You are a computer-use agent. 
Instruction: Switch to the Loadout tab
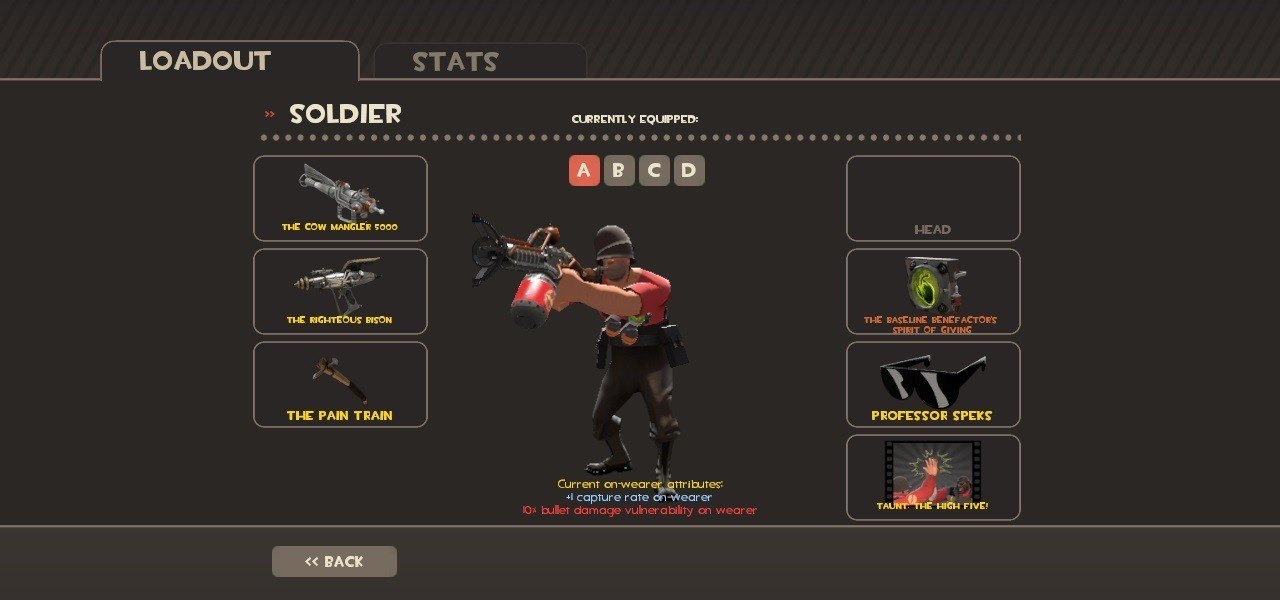coord(229,61)
